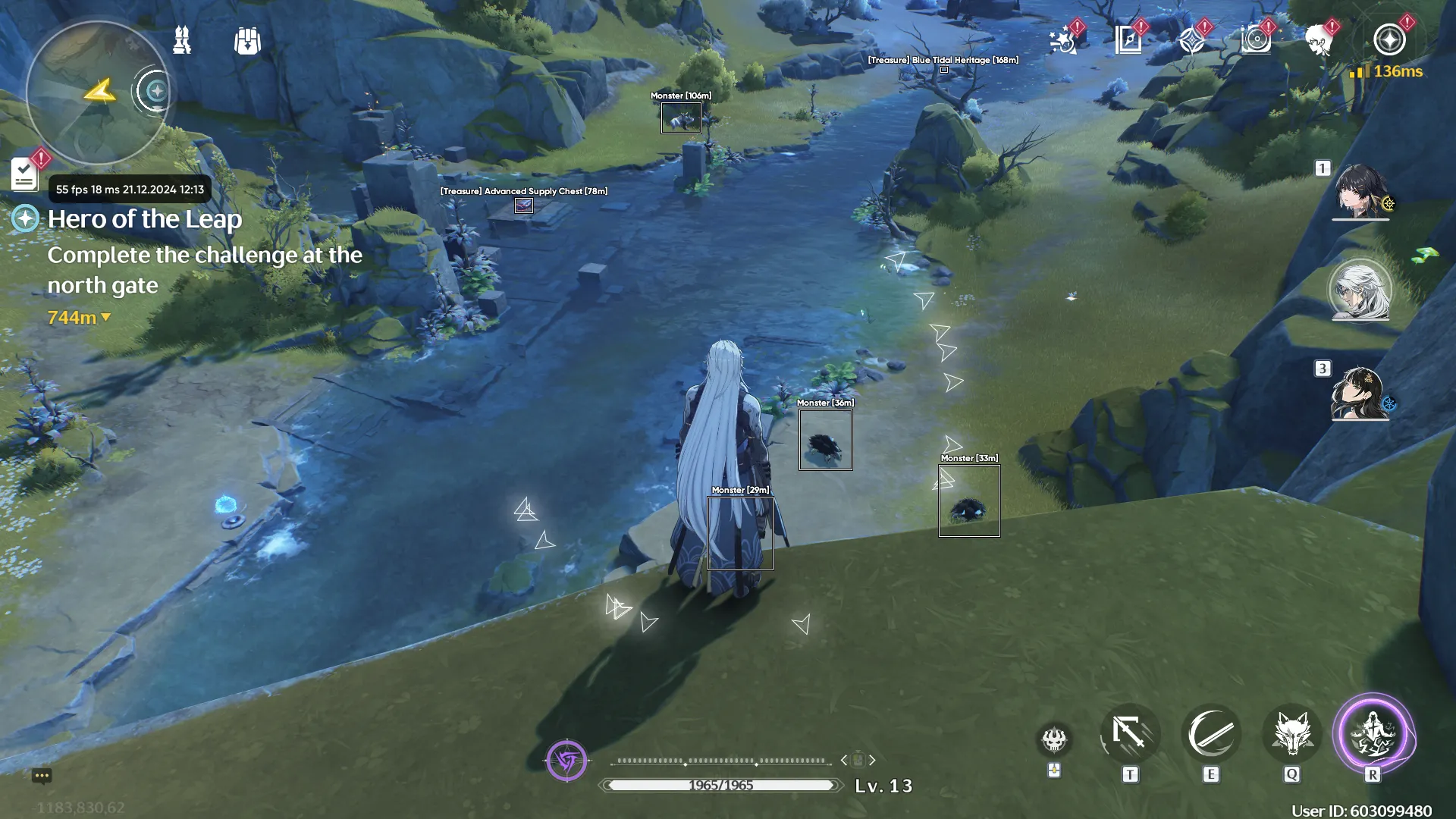Open the disc player icon
The image size is (1456, 819).
[x=1256, y=40]
